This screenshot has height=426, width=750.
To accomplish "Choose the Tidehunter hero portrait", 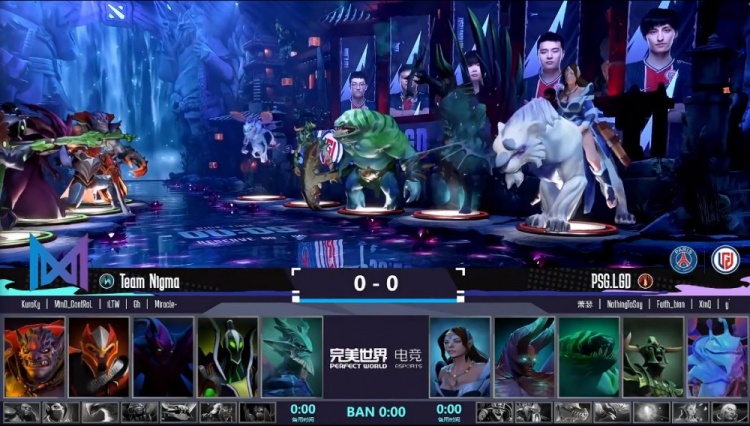I will (589, 357).
